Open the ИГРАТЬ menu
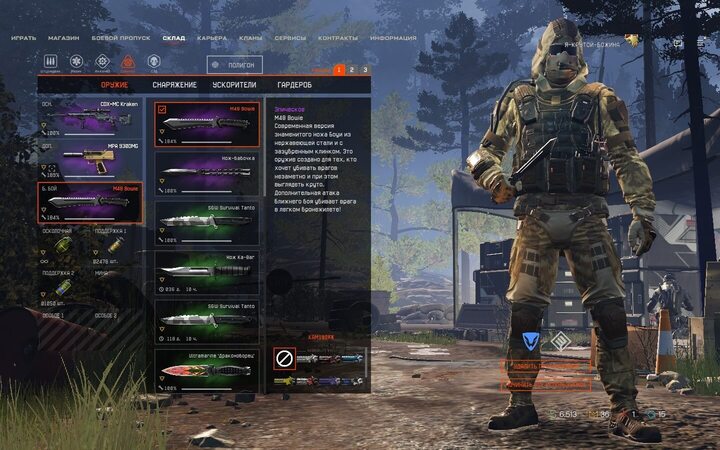The image size is (720, 450). point(23,38)
